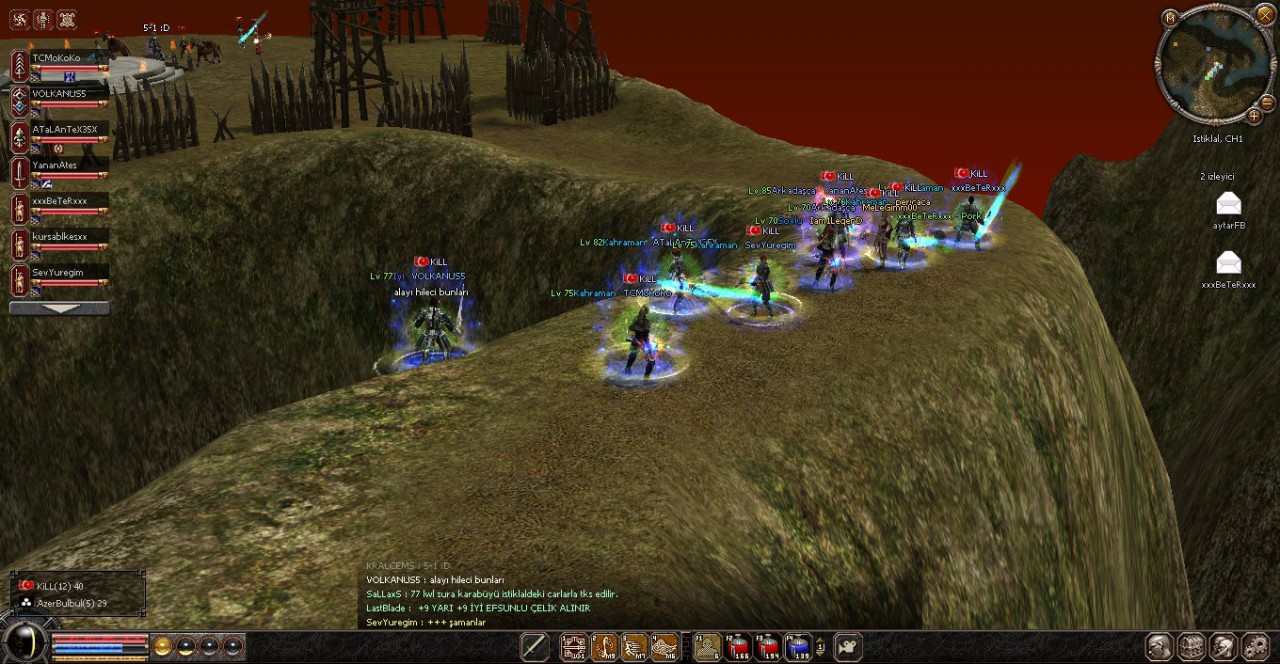Screen dimensions: 1280x664
Task: Open the whisper envelope from xxxBeTeRxxx
Action: click(x=1228, y=264)
